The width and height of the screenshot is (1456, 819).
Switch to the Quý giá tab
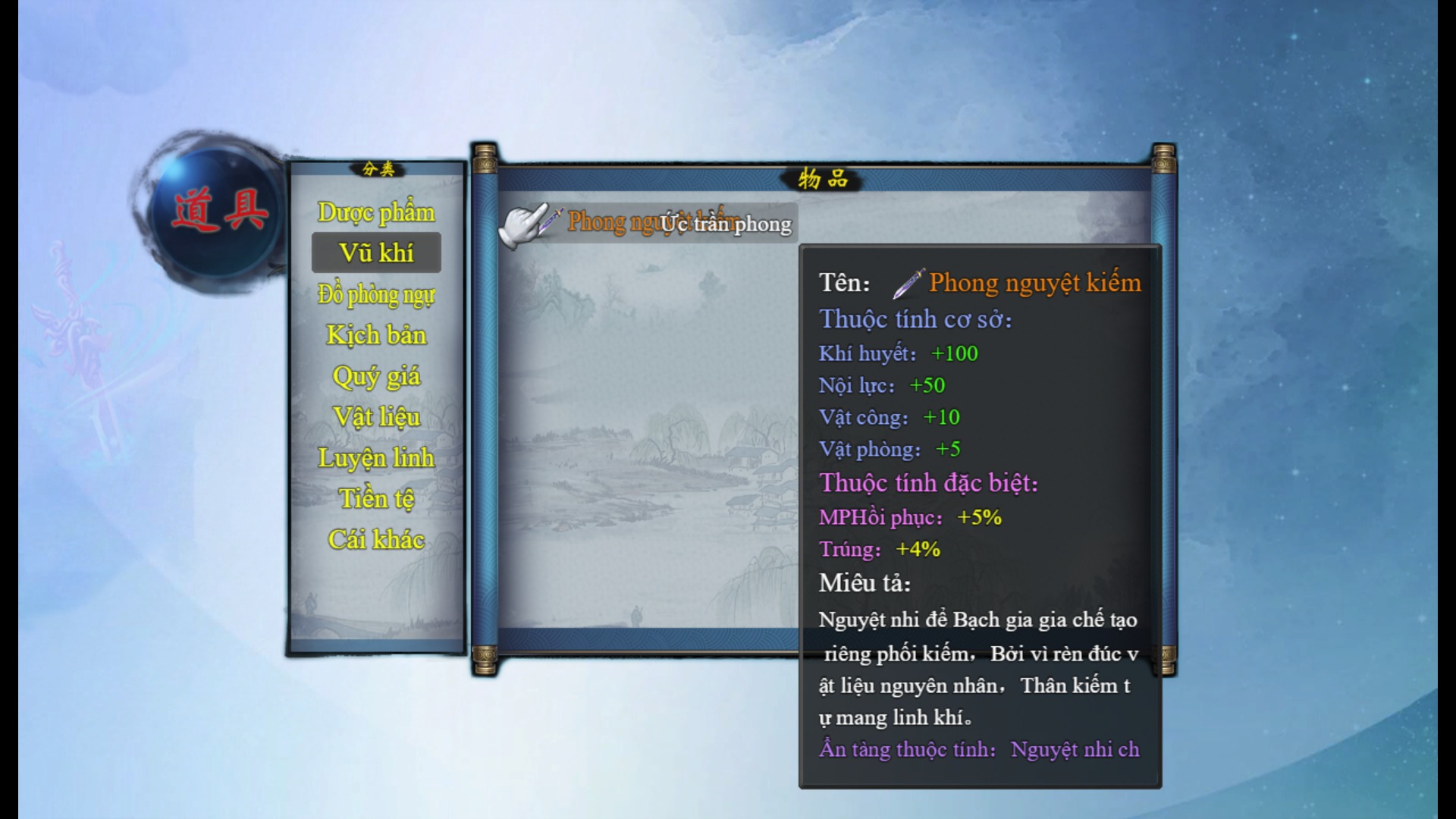376,376
